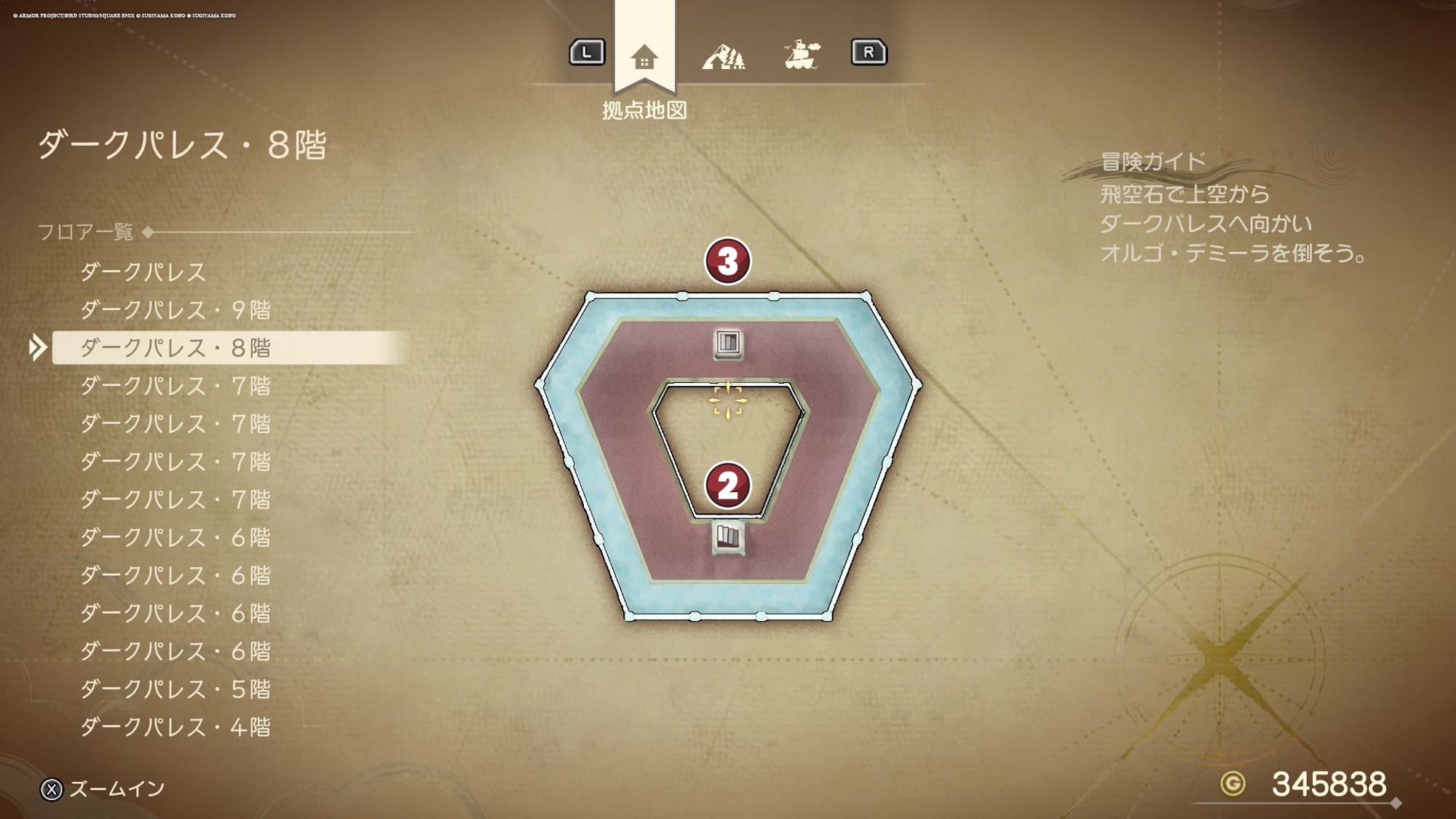The image size is (1456, 819).
Task: Click the red number 3 map marker
Action: pos(727,261)
